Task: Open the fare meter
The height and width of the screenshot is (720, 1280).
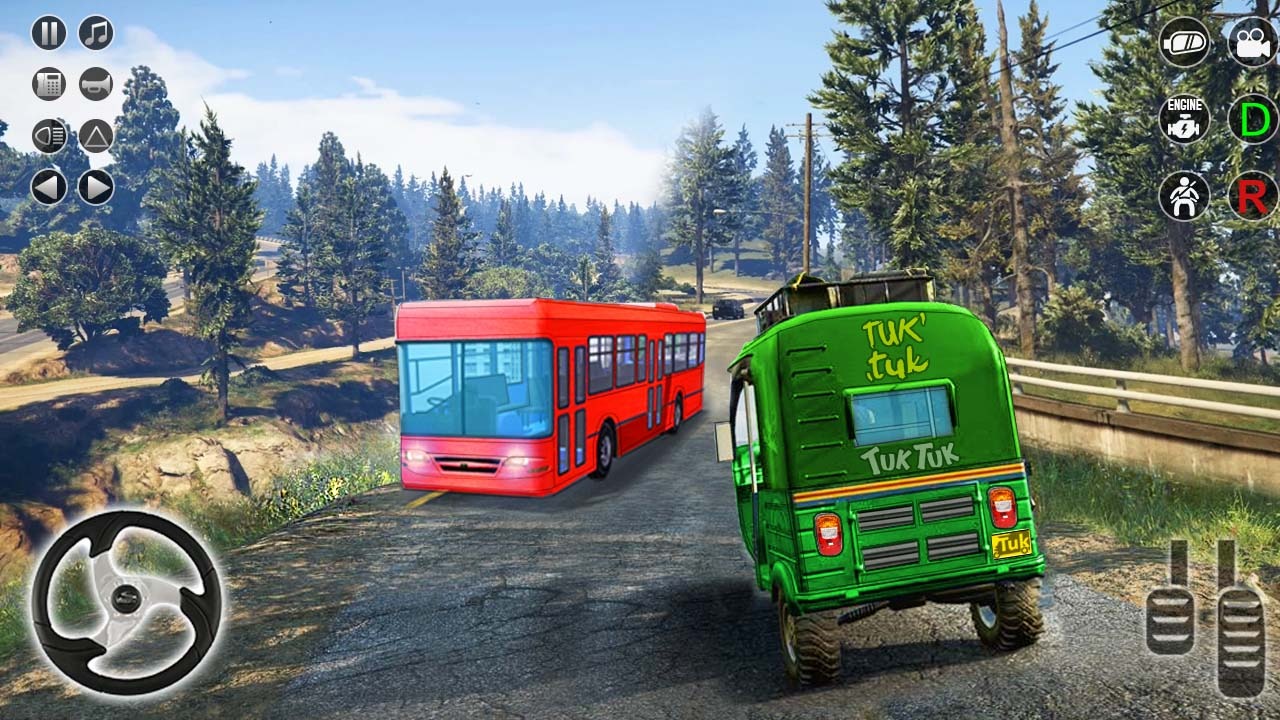Action: 48,84
